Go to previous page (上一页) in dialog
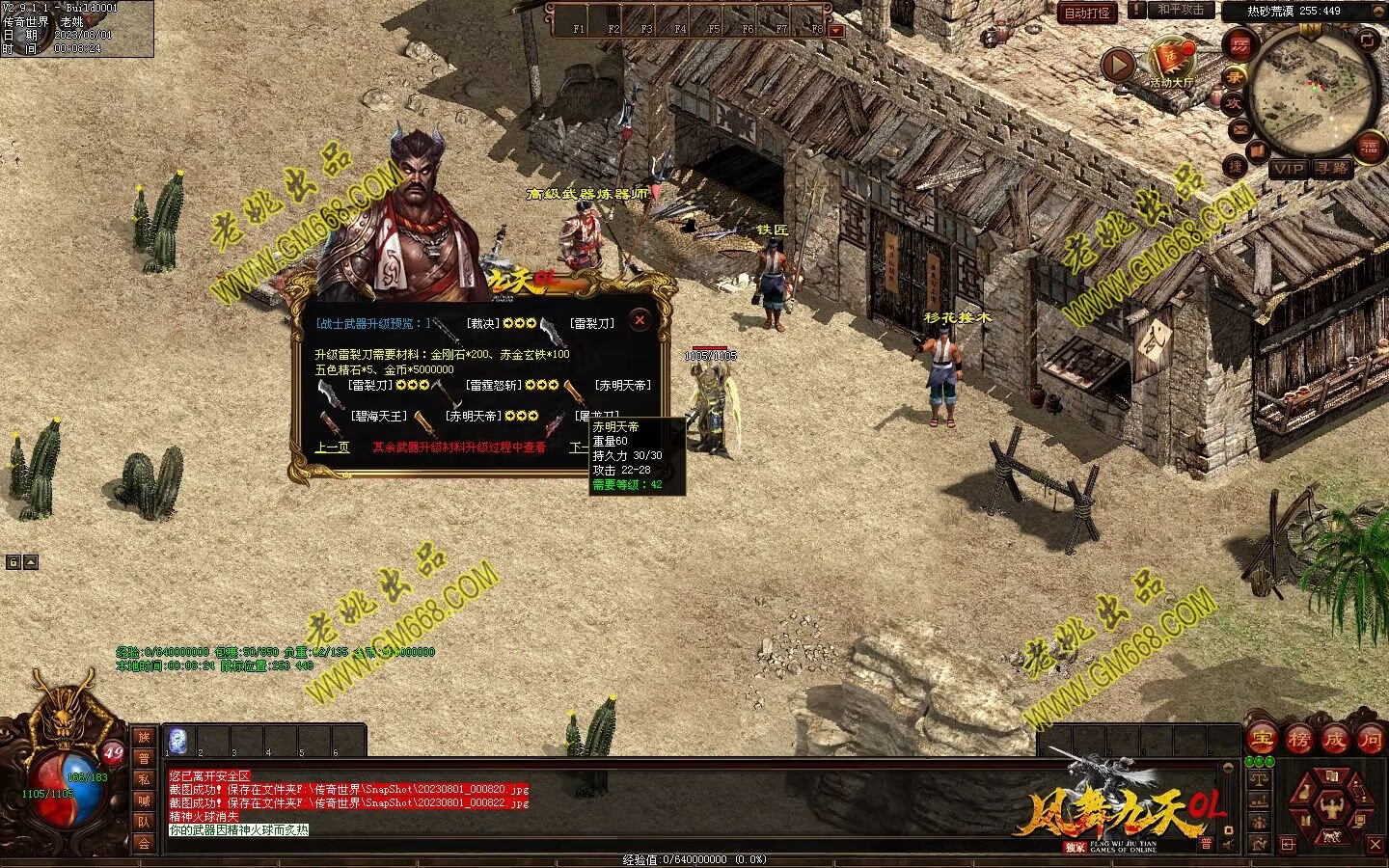1389x868 pixels. click(x=332, y=448)
